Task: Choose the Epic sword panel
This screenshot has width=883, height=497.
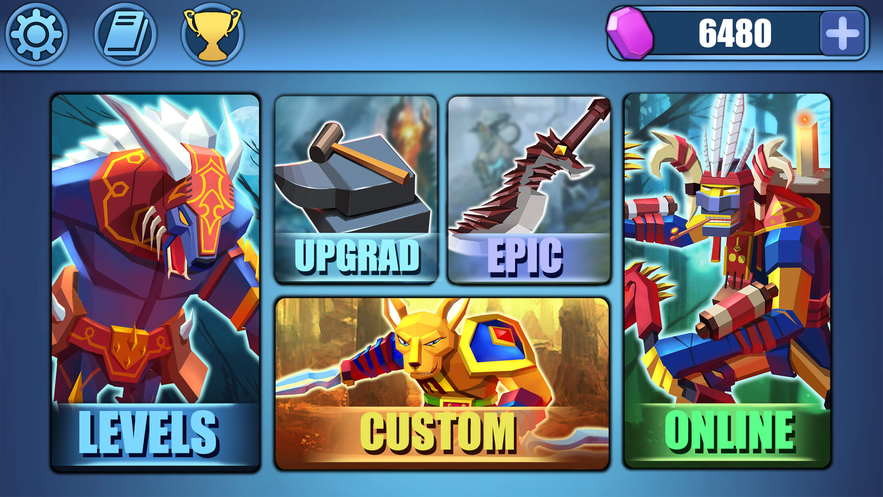Action: tap(528, 189)
